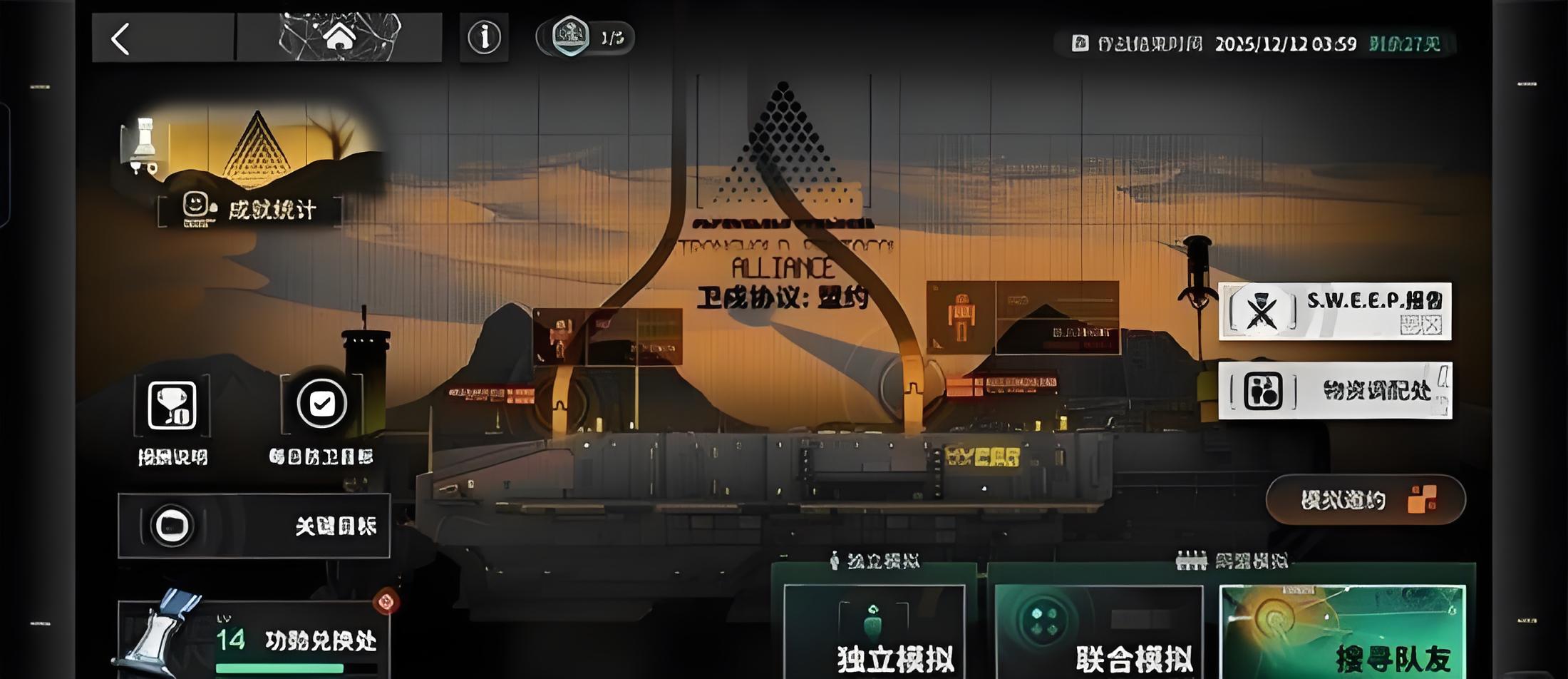The image size is (1568, 679).
Task: Return to the home screen
Action: pyautogui.click(x=339, y=37)
